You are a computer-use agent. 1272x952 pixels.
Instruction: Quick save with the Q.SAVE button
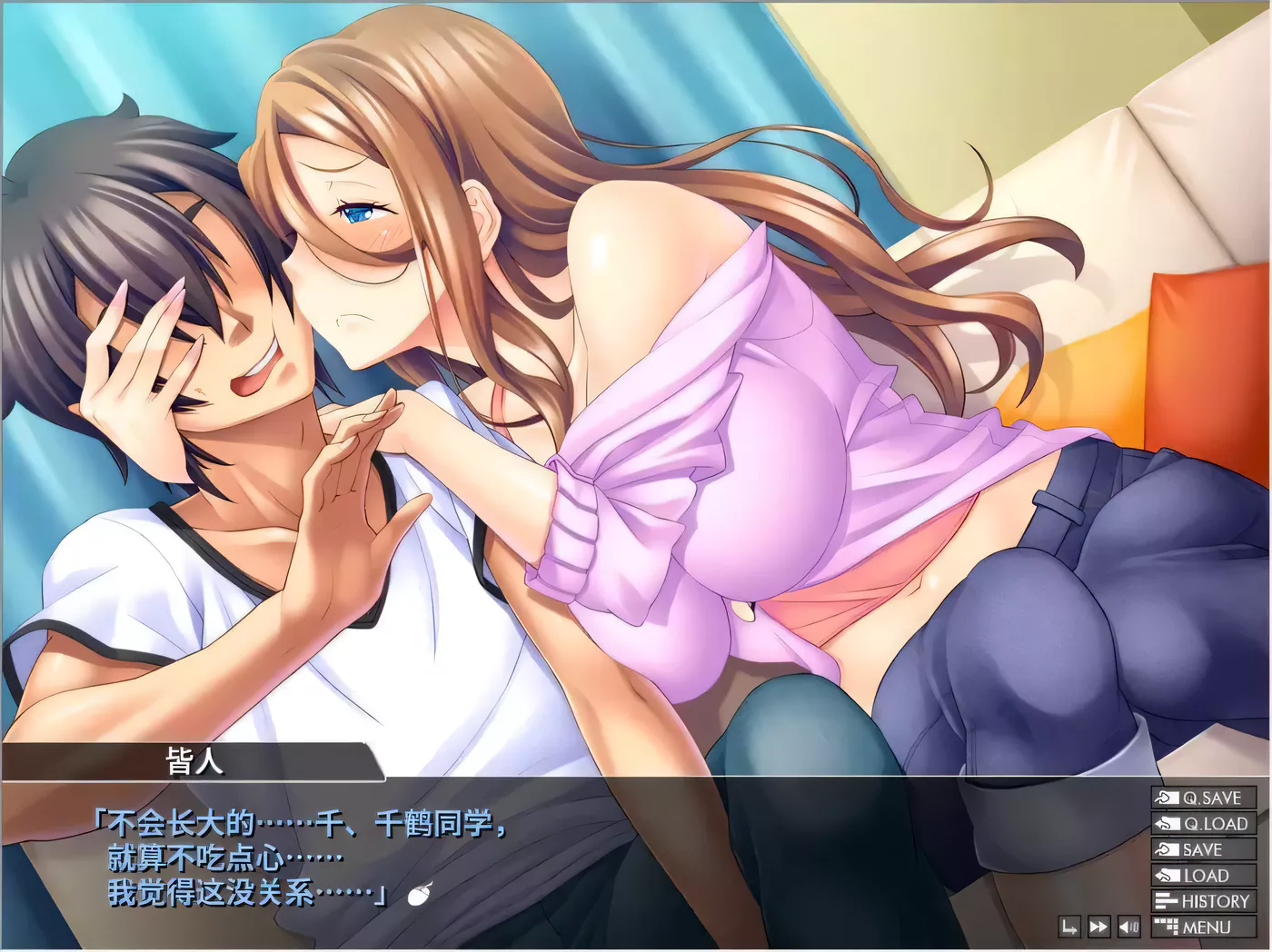[1204, 798]
